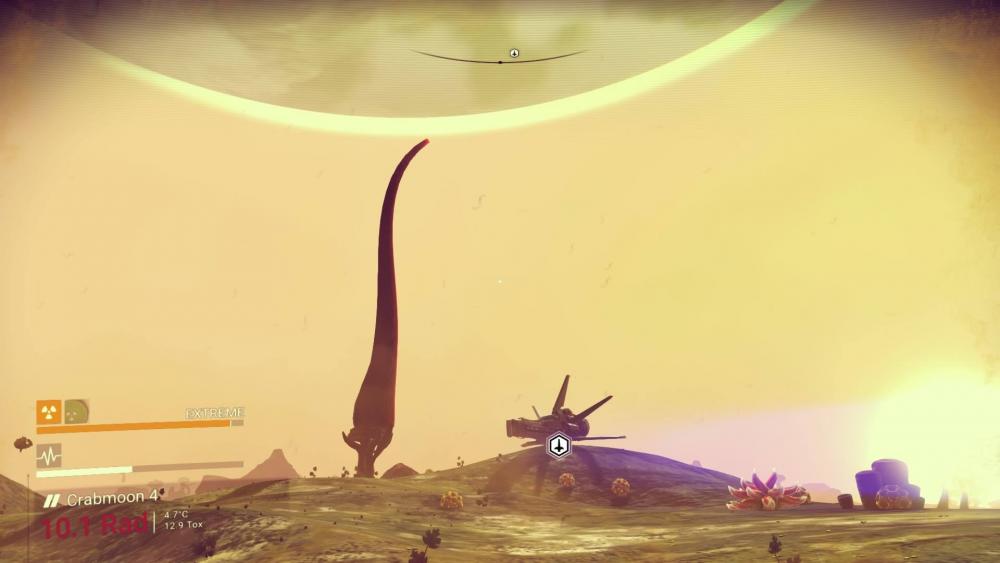Click the life support heartbeat icon
This screenshot has width=1000, height=563.
point(49,455)
